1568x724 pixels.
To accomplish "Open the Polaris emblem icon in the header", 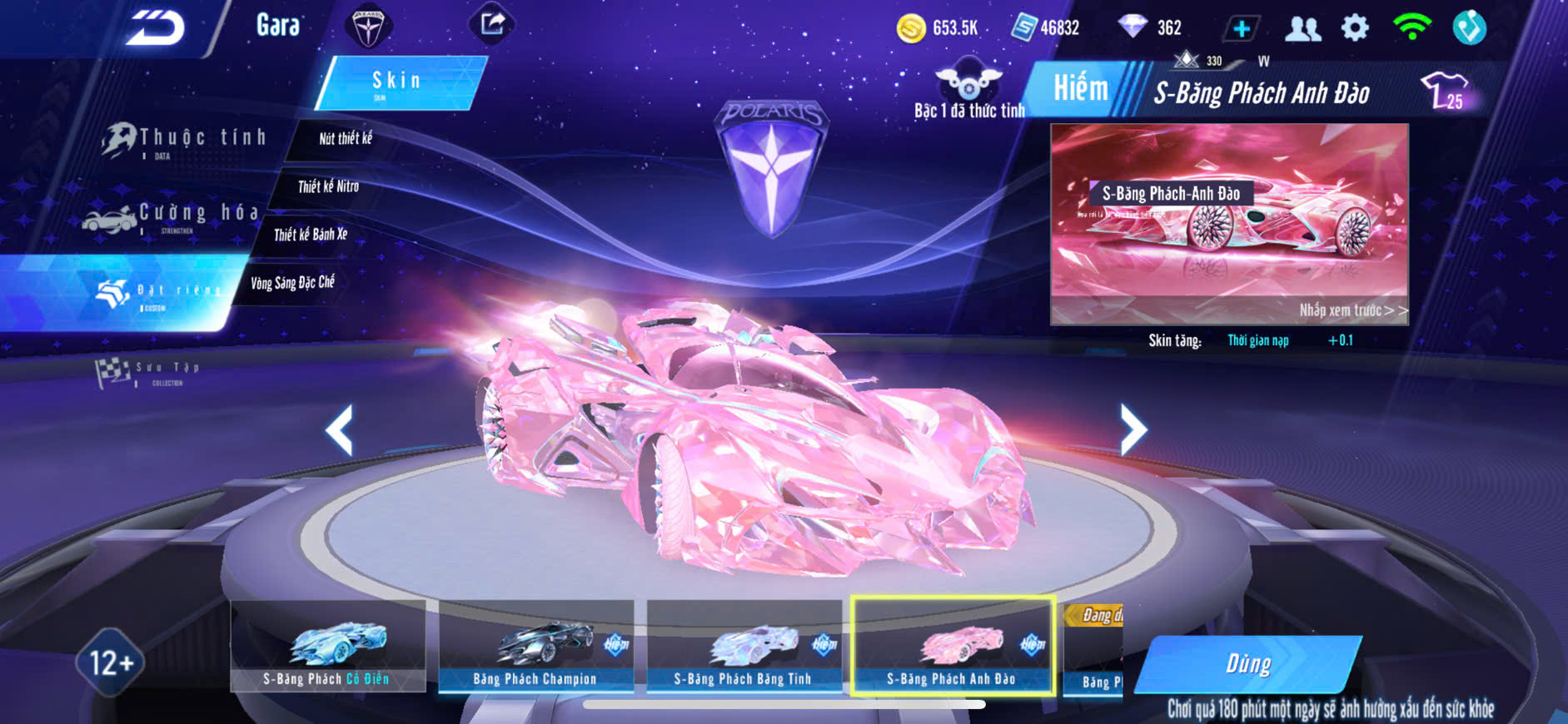I will click(x=368, y=27).
